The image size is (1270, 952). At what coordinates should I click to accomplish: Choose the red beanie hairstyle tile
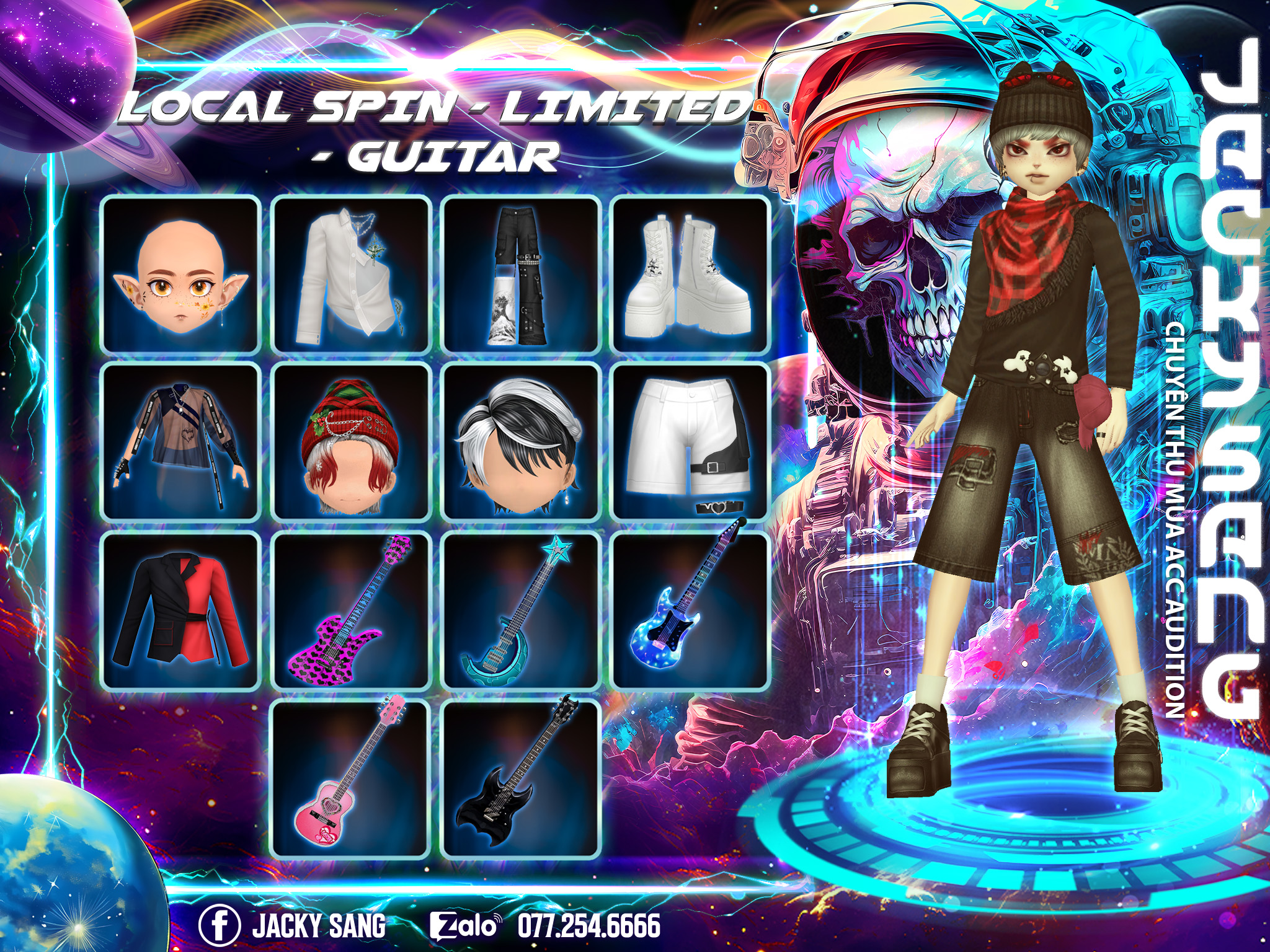(351, 442)
